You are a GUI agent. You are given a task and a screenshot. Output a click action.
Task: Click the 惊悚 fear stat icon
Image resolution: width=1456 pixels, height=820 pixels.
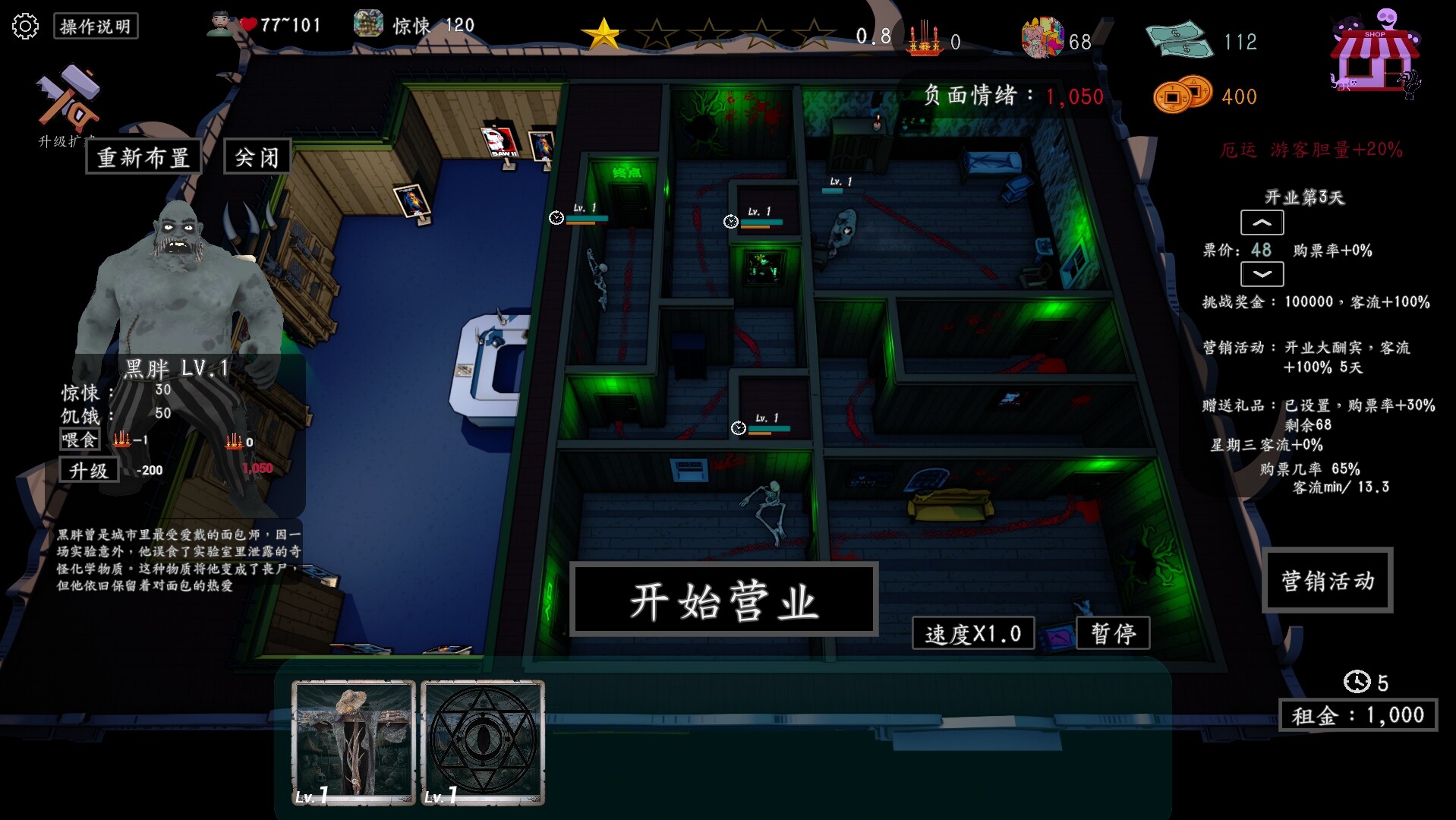(x=370, y=23)
